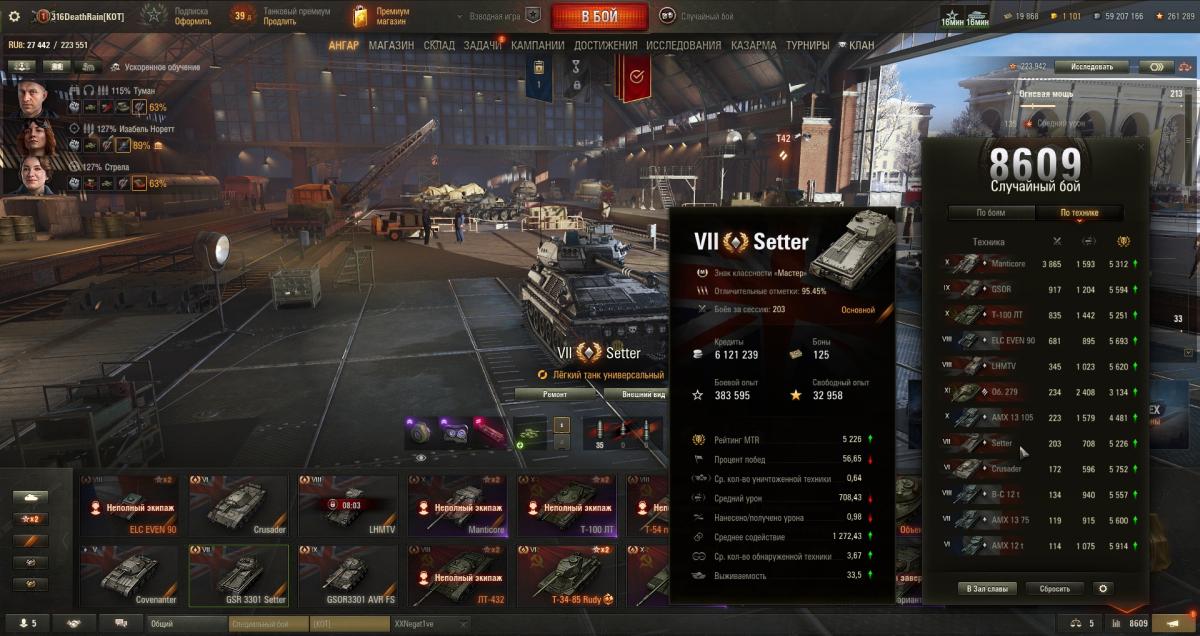Open the Премиум магазин premium shop
Viewport: 1200px width, 636px height.
(383, 16)
